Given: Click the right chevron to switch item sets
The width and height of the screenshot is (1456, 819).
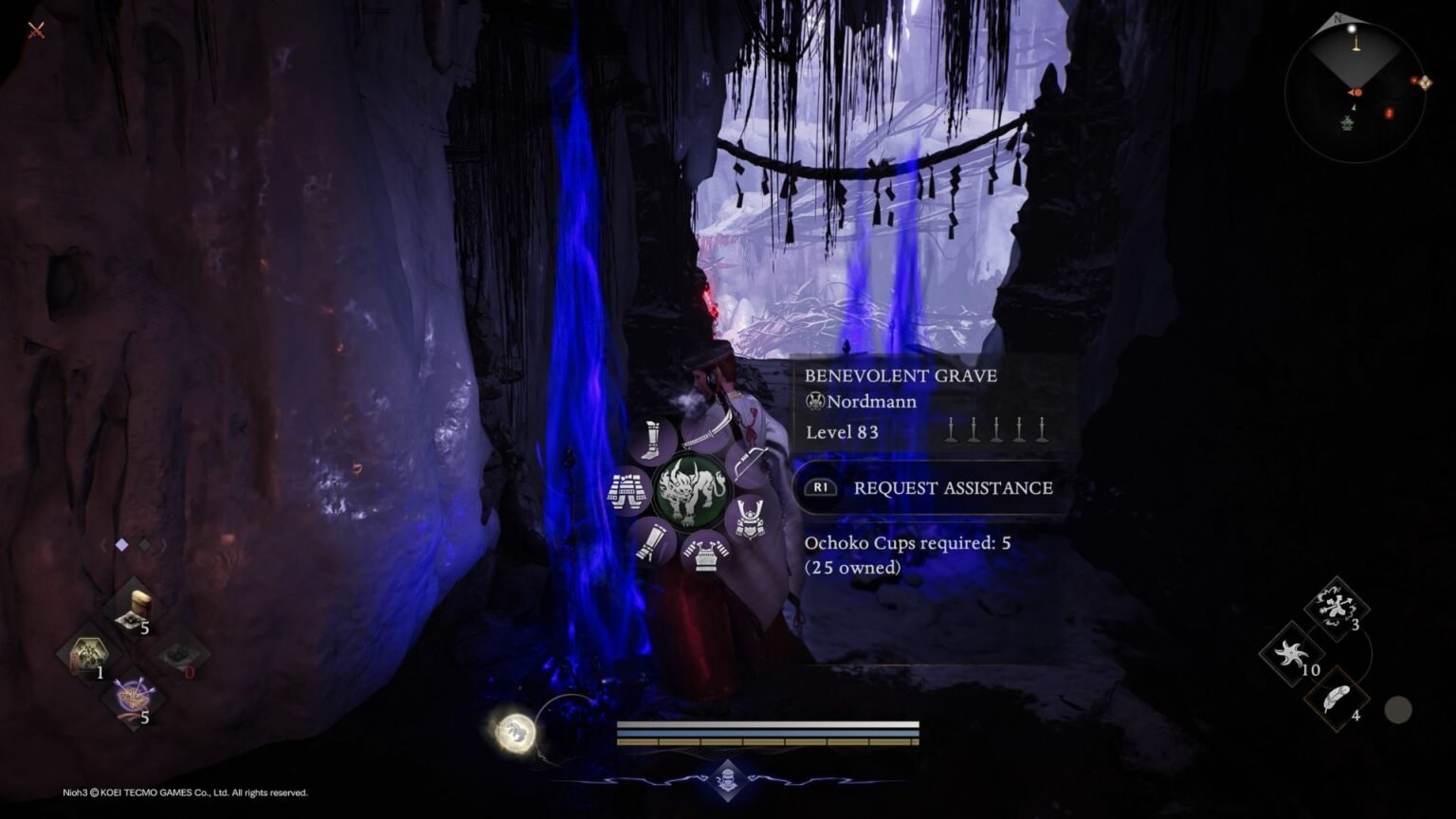Looking at the screenshot, I should pyautogui.click(x=165, y=545).
